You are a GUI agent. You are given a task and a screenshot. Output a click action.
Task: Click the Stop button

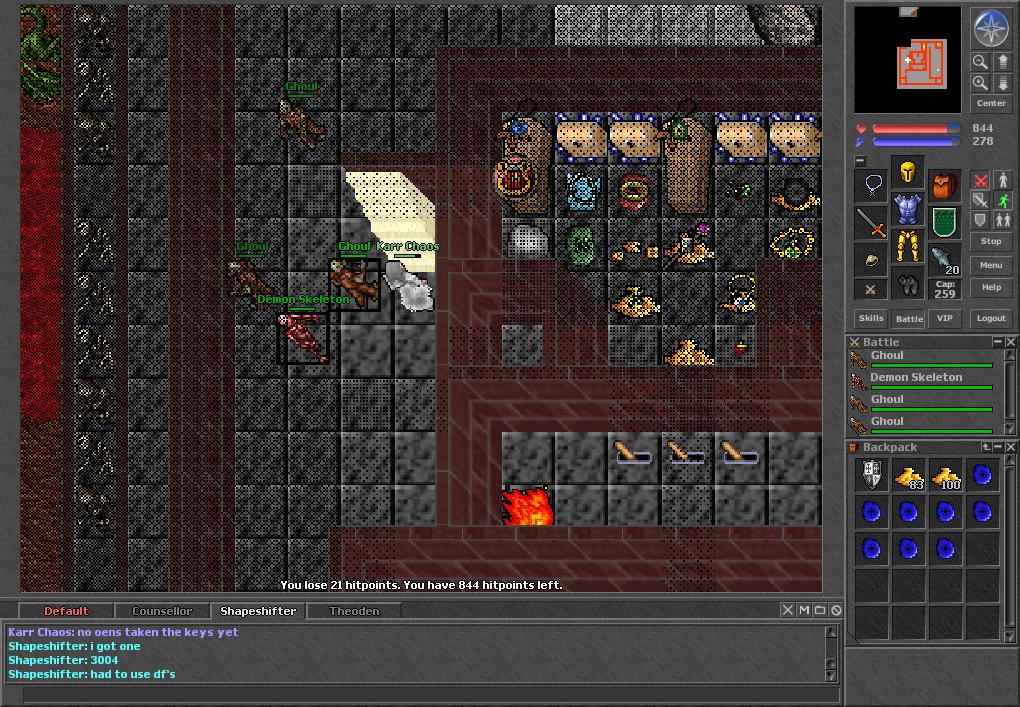(x=991, y=241)
